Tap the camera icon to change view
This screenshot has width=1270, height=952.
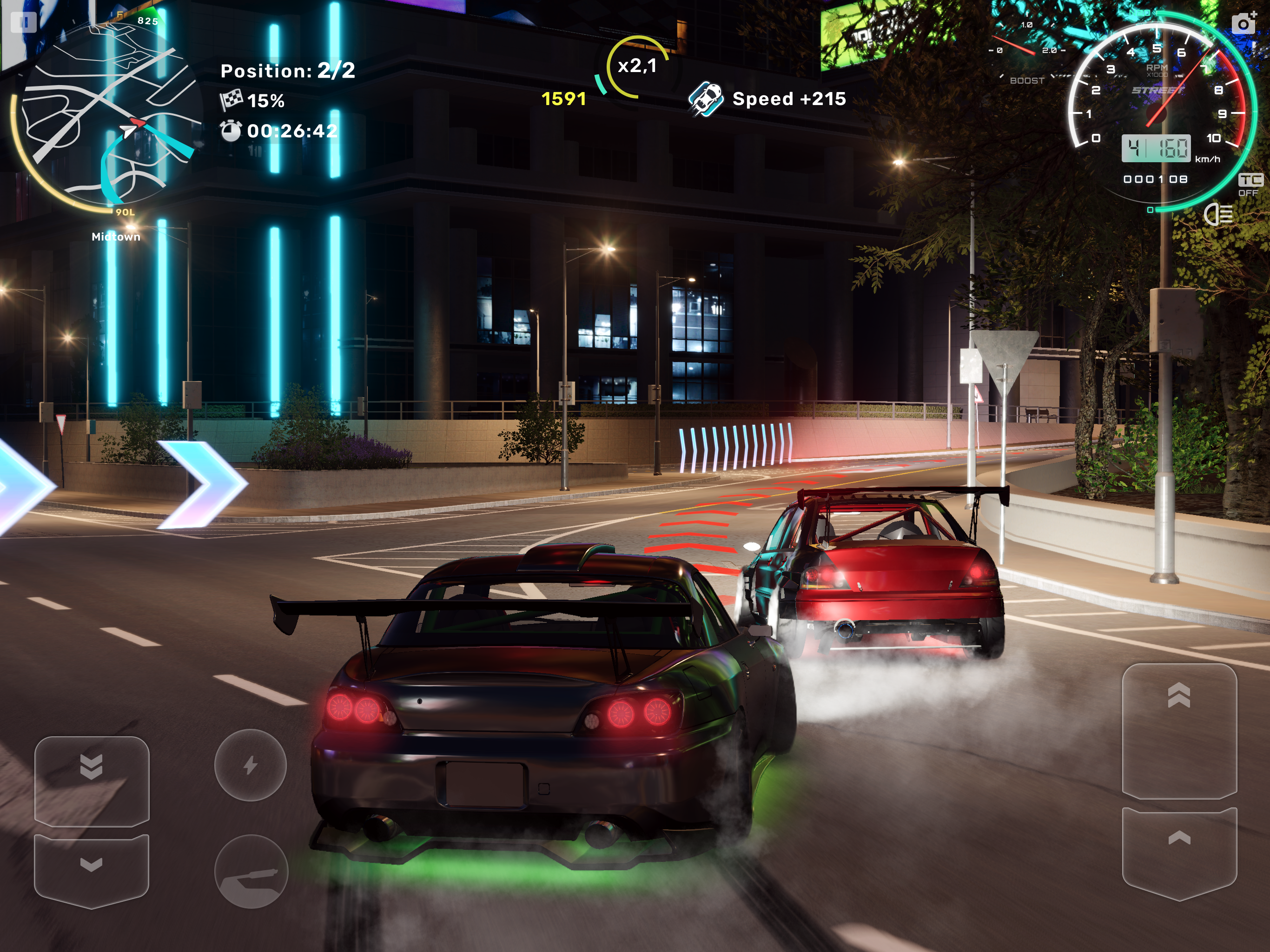coord(1243,23)
